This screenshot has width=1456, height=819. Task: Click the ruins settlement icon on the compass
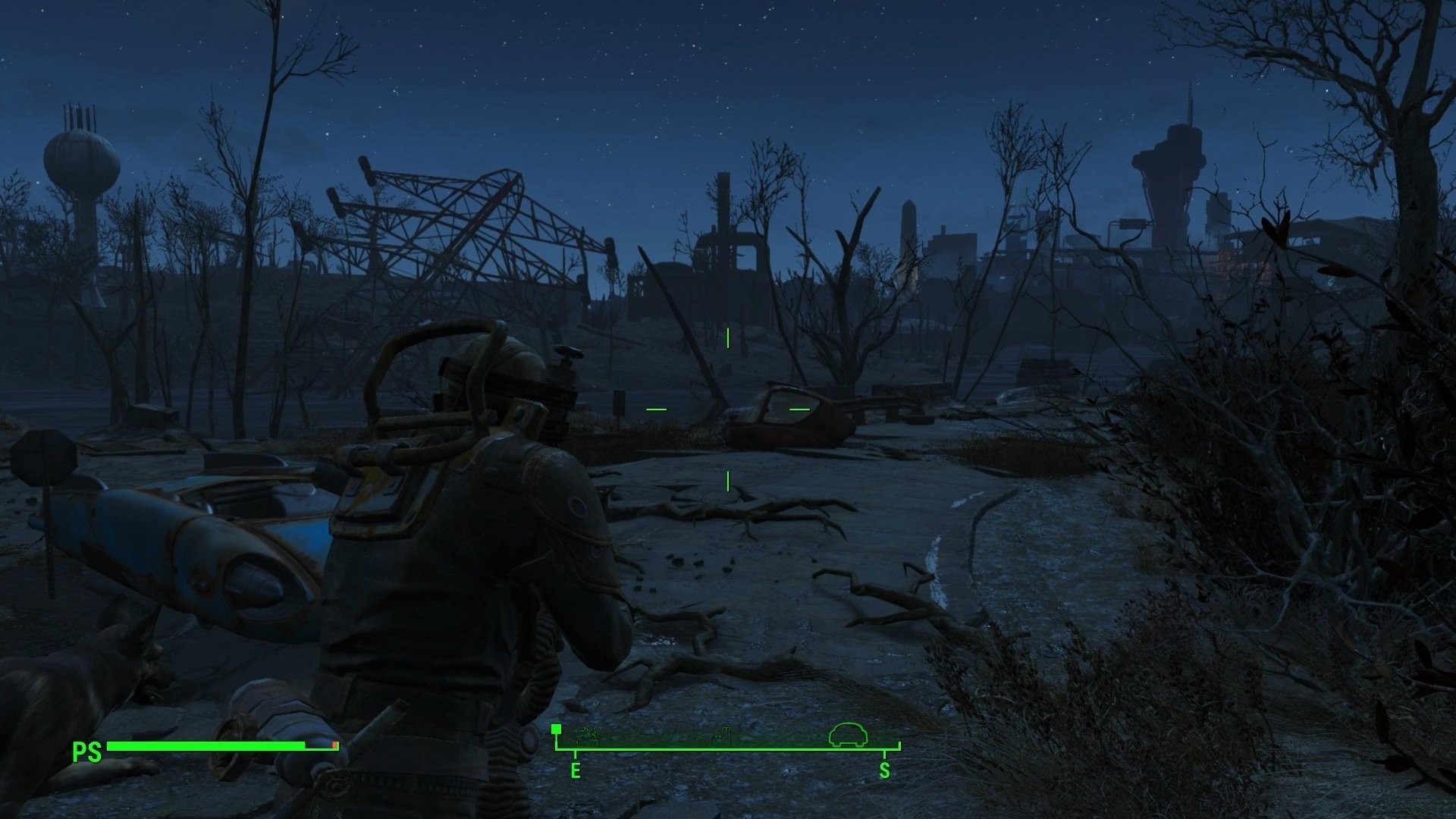pyautogui.click(x=588, y=736)
